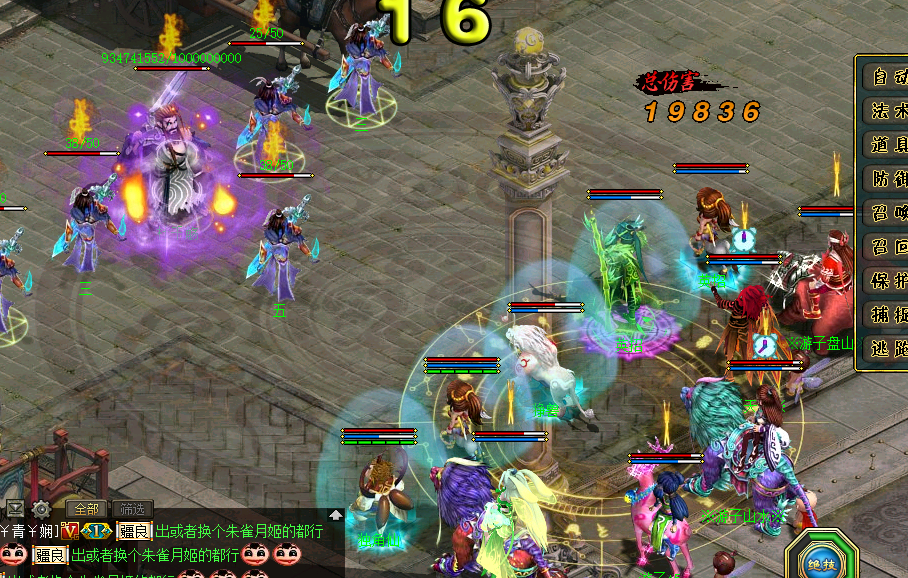Click the 召唤 summon pet command

coord(886,213)
